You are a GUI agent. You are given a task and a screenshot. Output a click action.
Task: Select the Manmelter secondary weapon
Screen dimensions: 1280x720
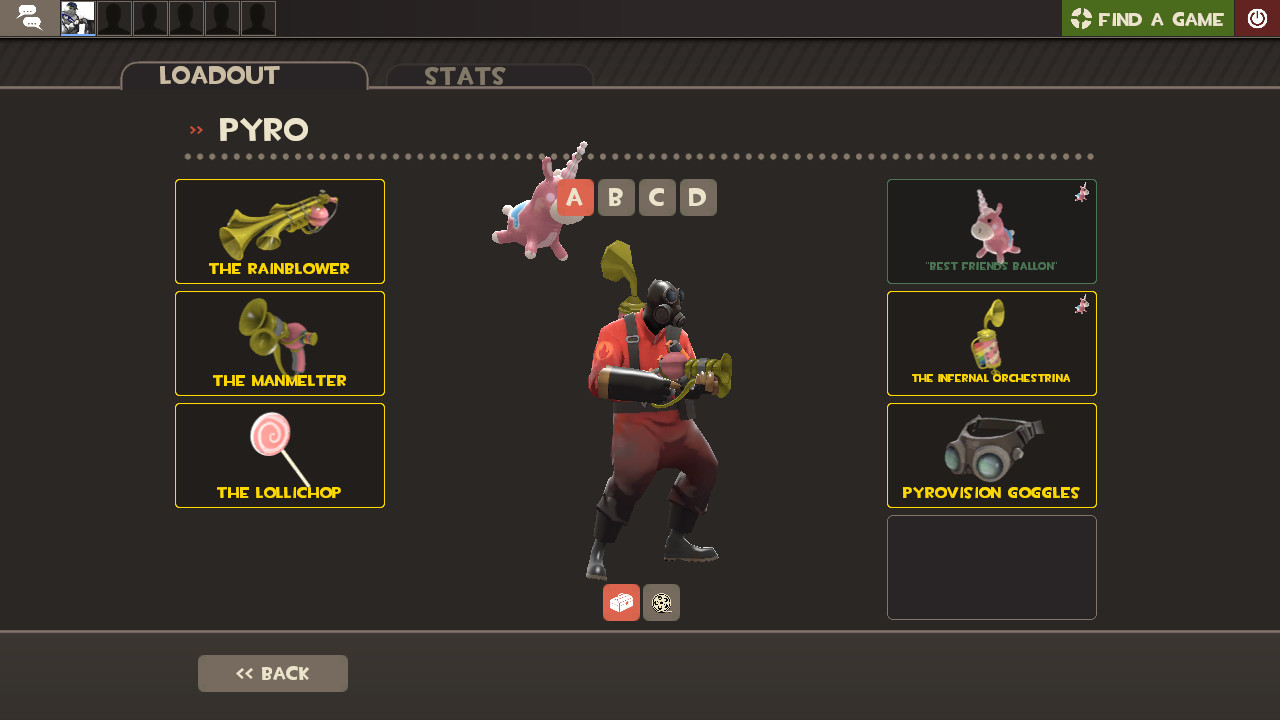279,343
